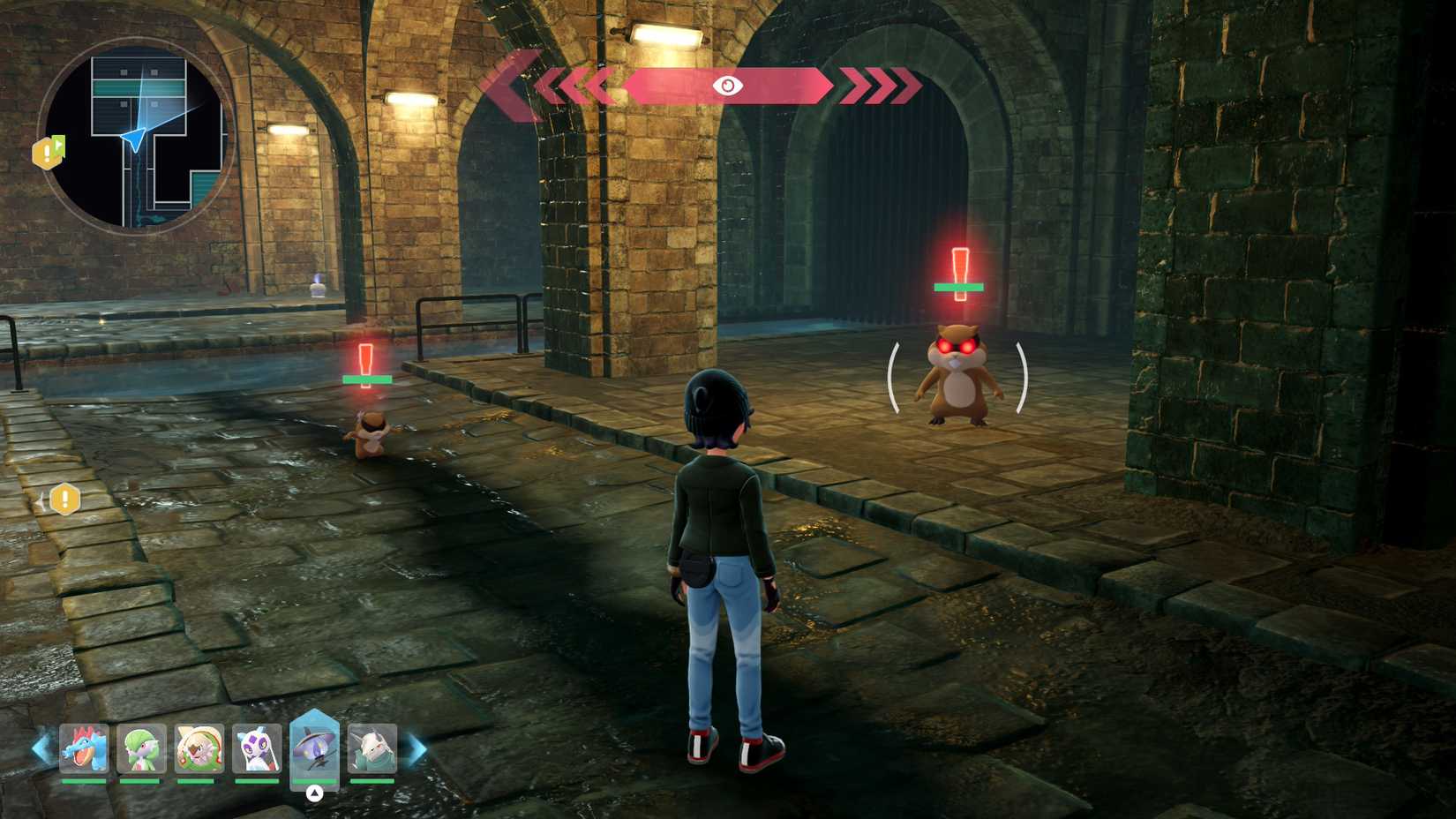This screenshot has height=819, width=1456.
Task: Click the right red chevrons of the alert gauge
Action: (x=876, y=86)
